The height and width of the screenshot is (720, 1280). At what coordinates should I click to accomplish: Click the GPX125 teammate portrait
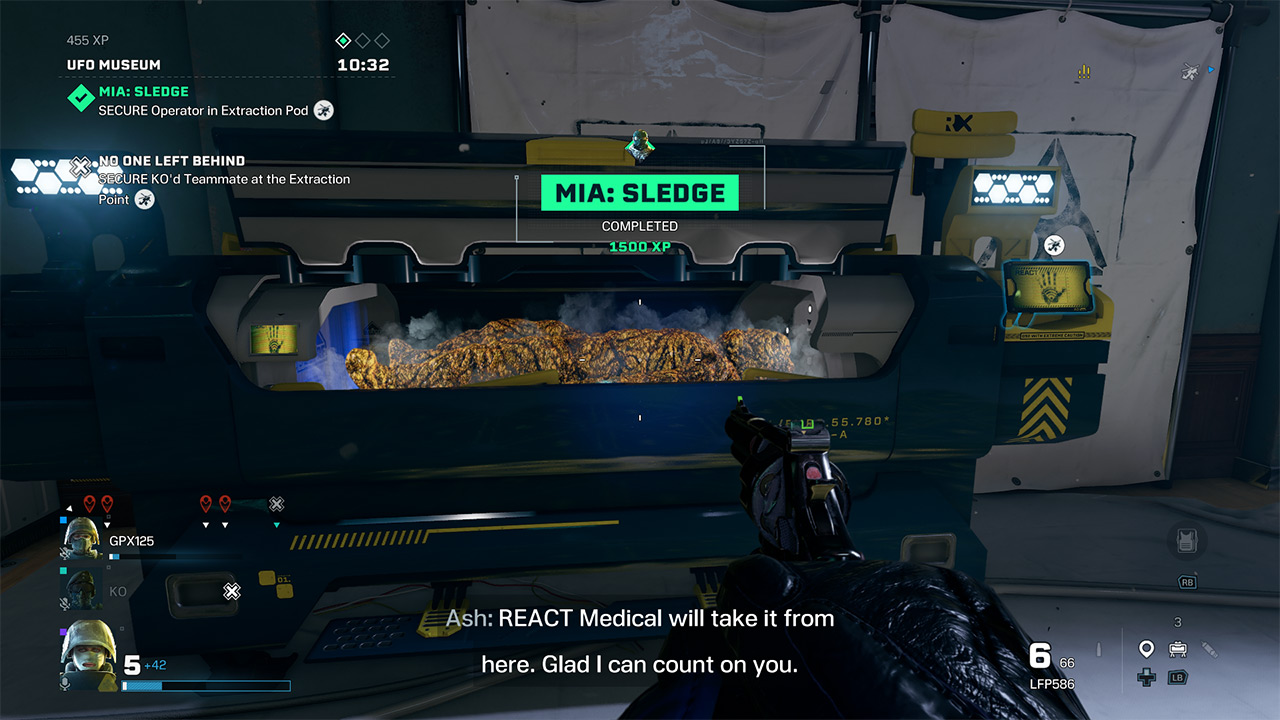(x=82, y=540)
